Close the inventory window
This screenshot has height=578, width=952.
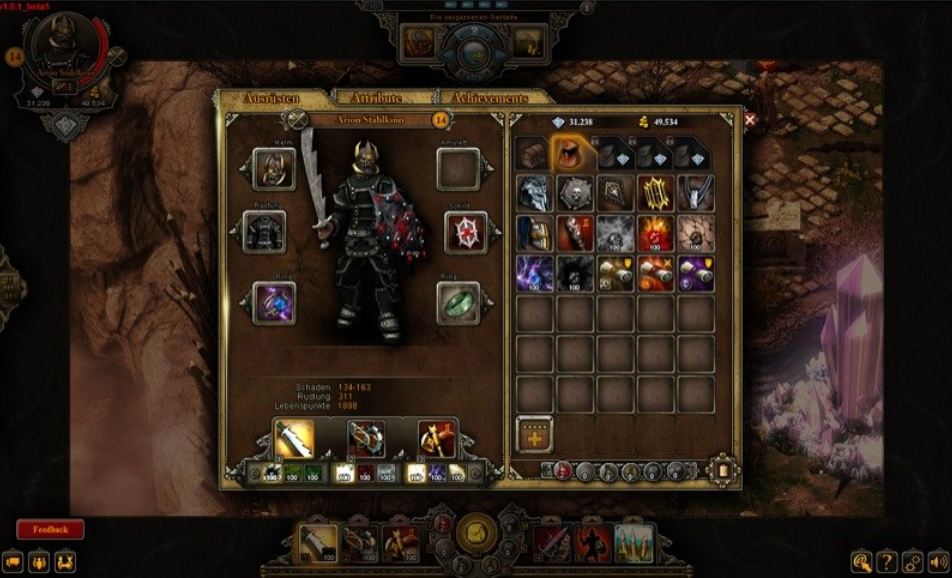point(750,120)
